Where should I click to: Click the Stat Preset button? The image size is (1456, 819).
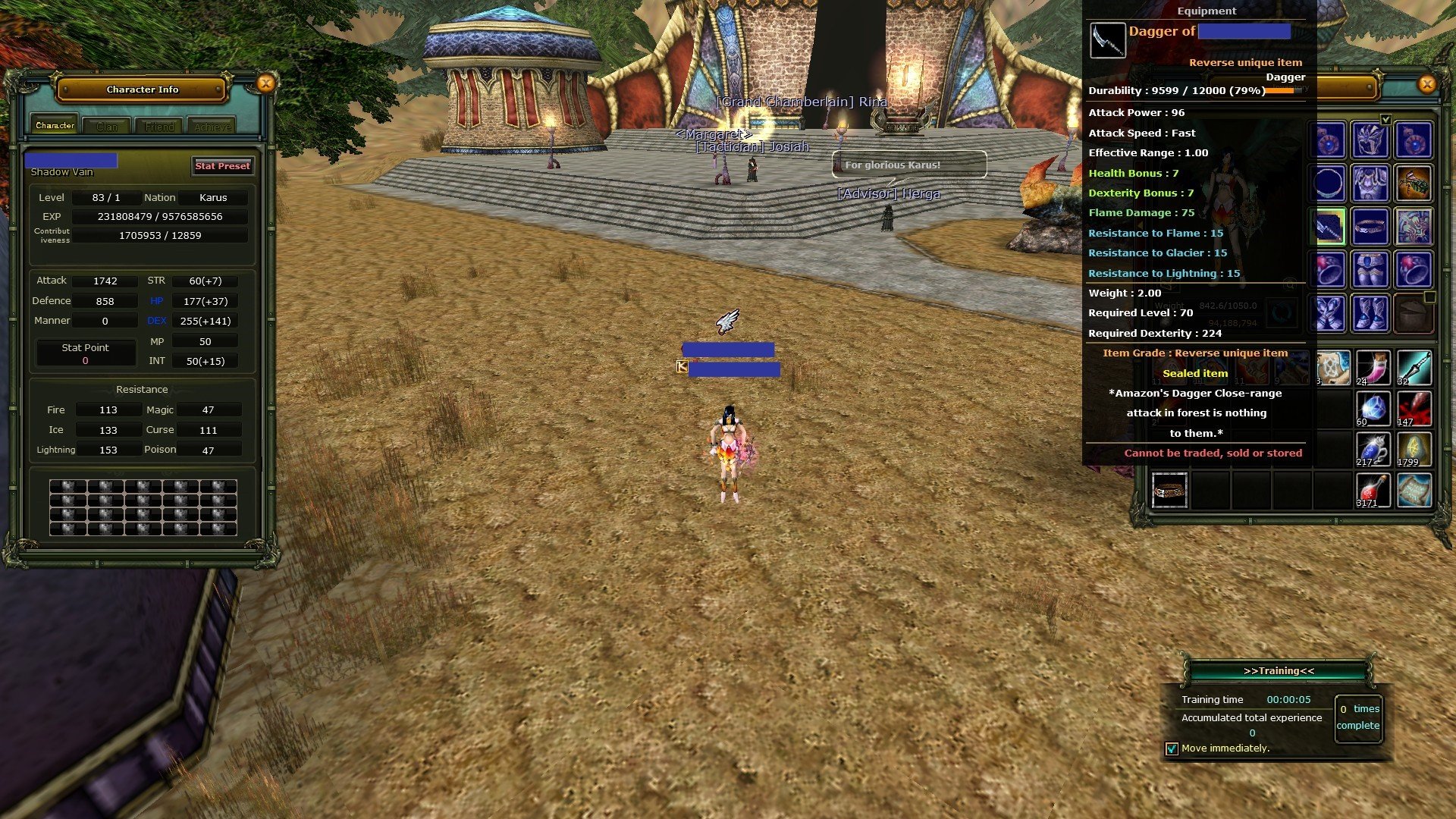pyautogui.click(x=221, y=165)
